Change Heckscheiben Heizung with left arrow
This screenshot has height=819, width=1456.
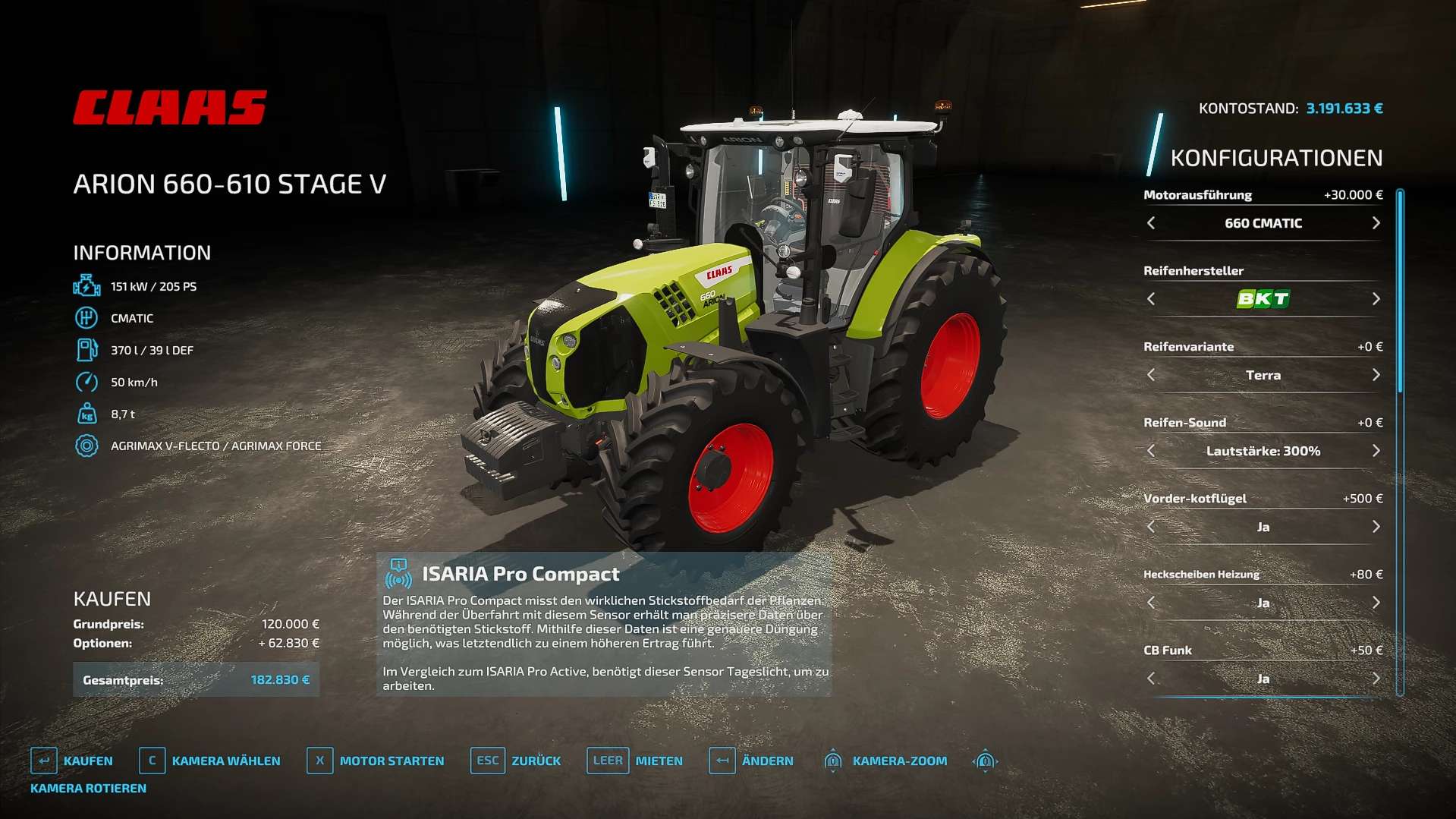click(x=1151, y=603)
